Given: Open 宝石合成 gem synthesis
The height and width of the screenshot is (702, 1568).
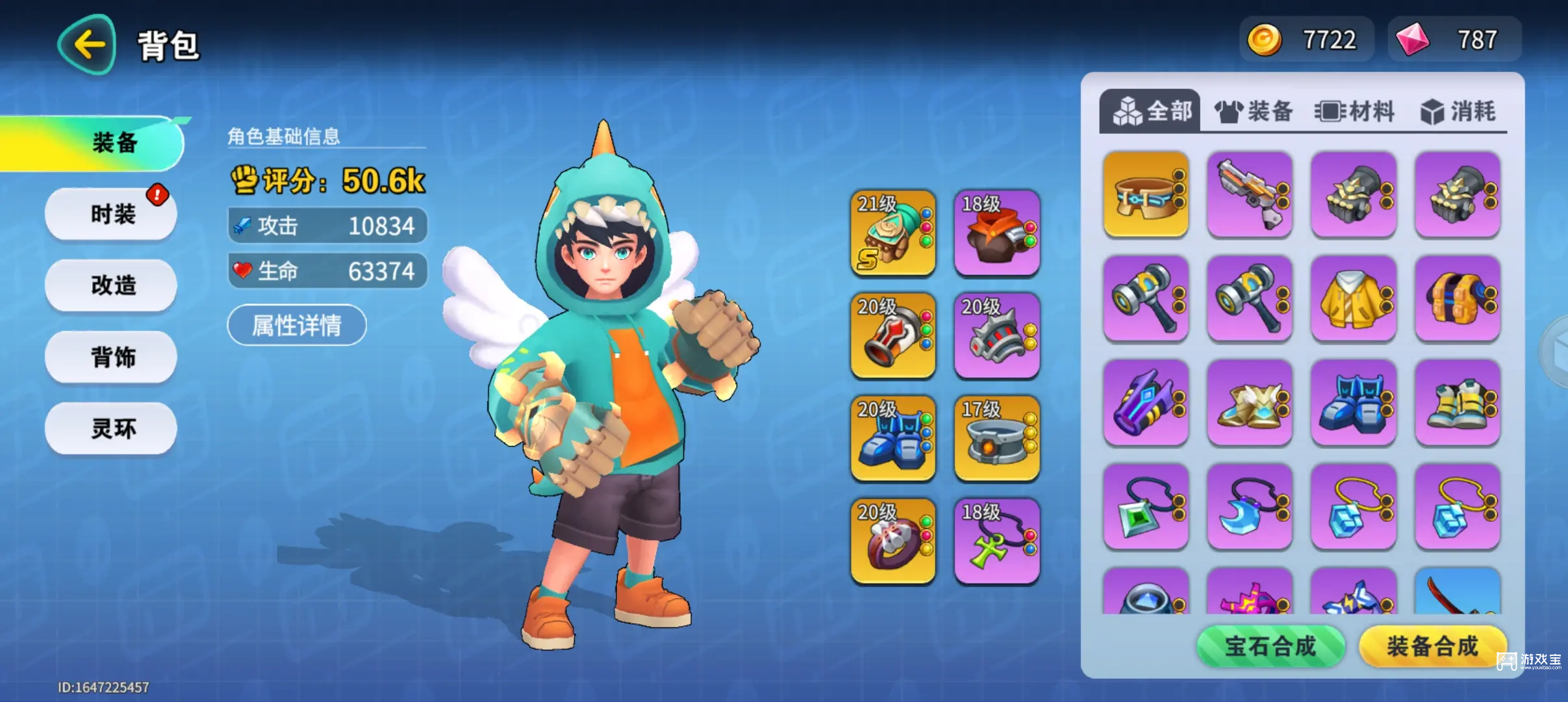Looking at the screenshot, I should 1270,646.
